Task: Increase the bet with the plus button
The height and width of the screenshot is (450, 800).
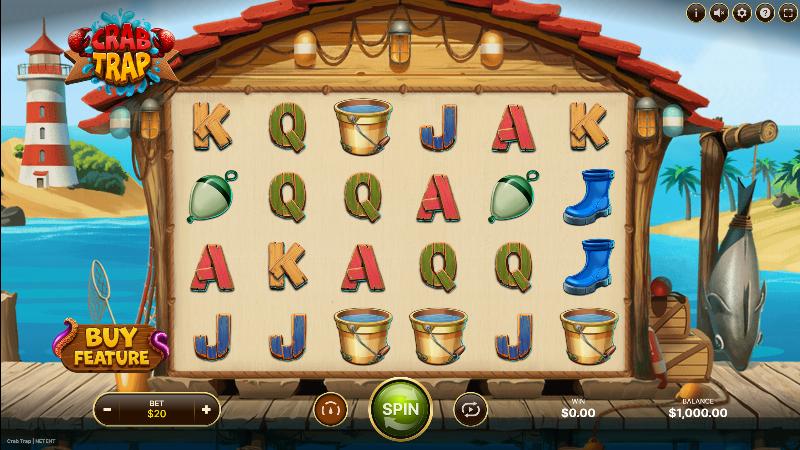Action: [206, 409]
